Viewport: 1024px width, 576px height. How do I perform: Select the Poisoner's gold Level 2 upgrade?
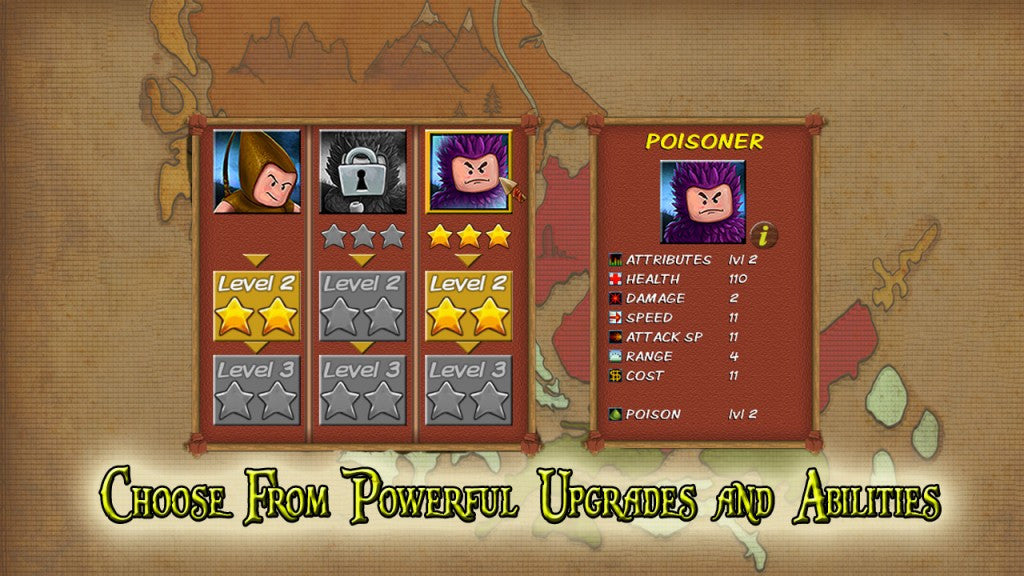pyautogui.click(x=469, y=305)
